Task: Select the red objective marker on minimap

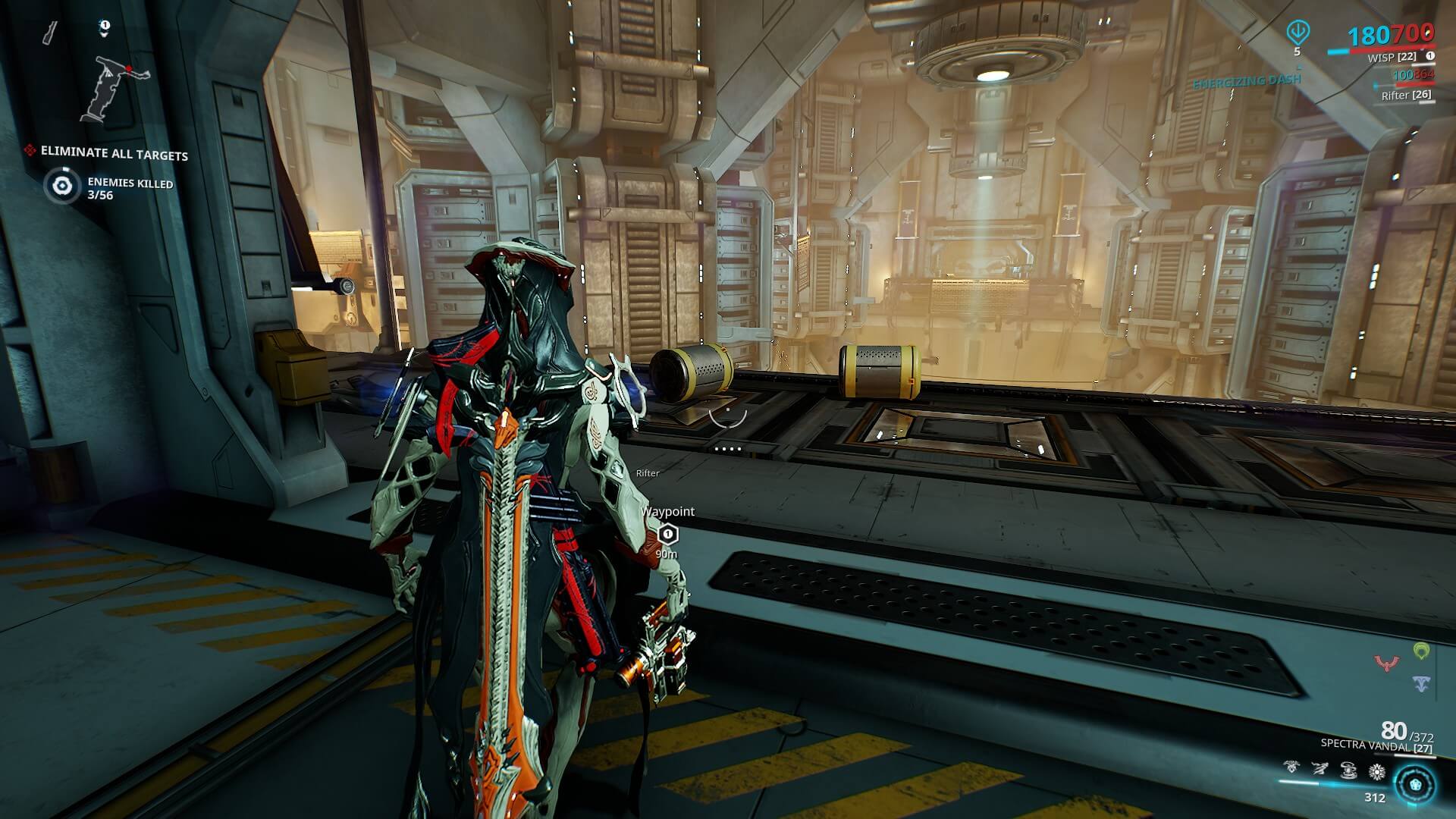Action: 130,69
